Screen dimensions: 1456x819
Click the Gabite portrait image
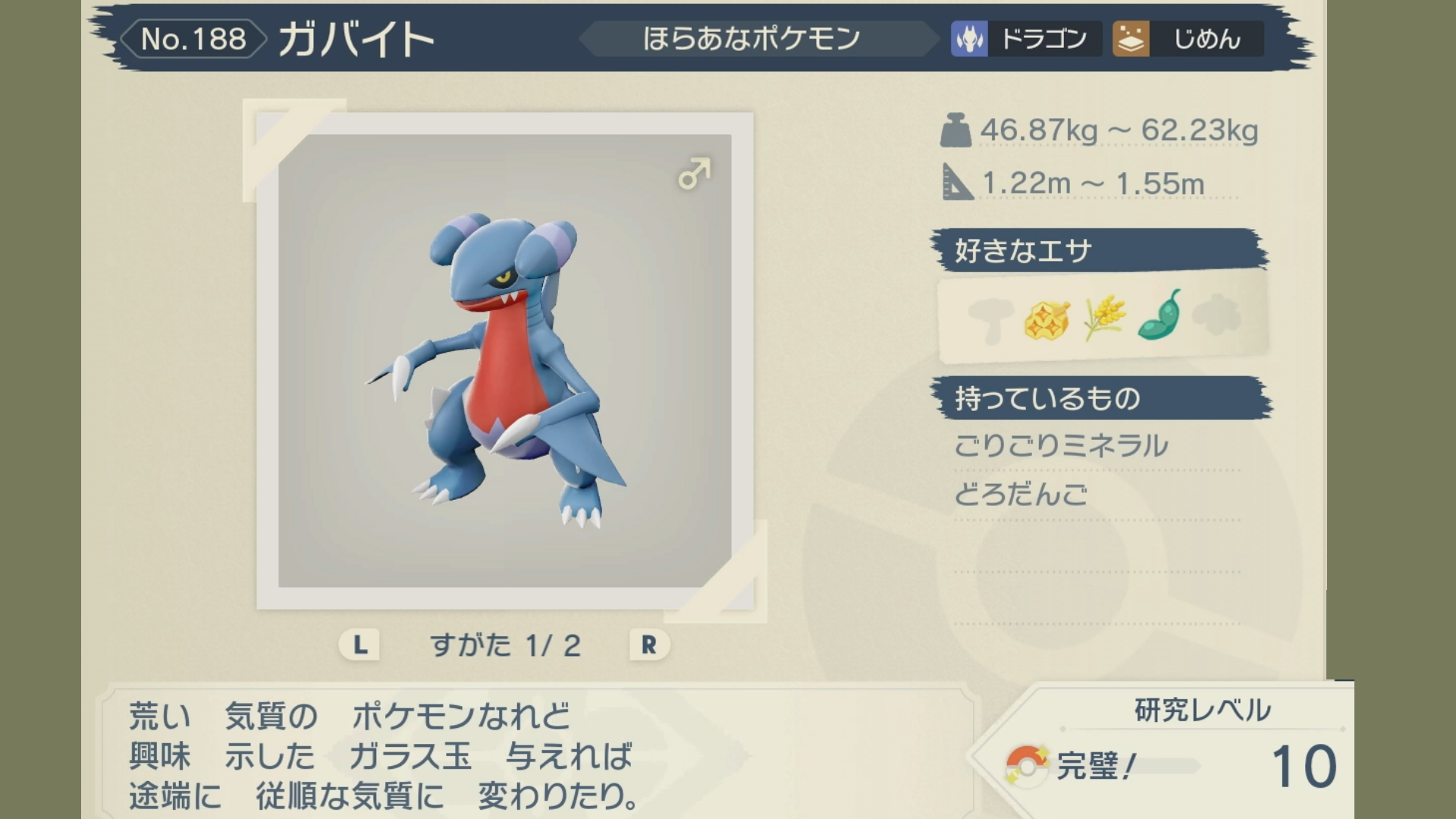click(x=504, y=361)
